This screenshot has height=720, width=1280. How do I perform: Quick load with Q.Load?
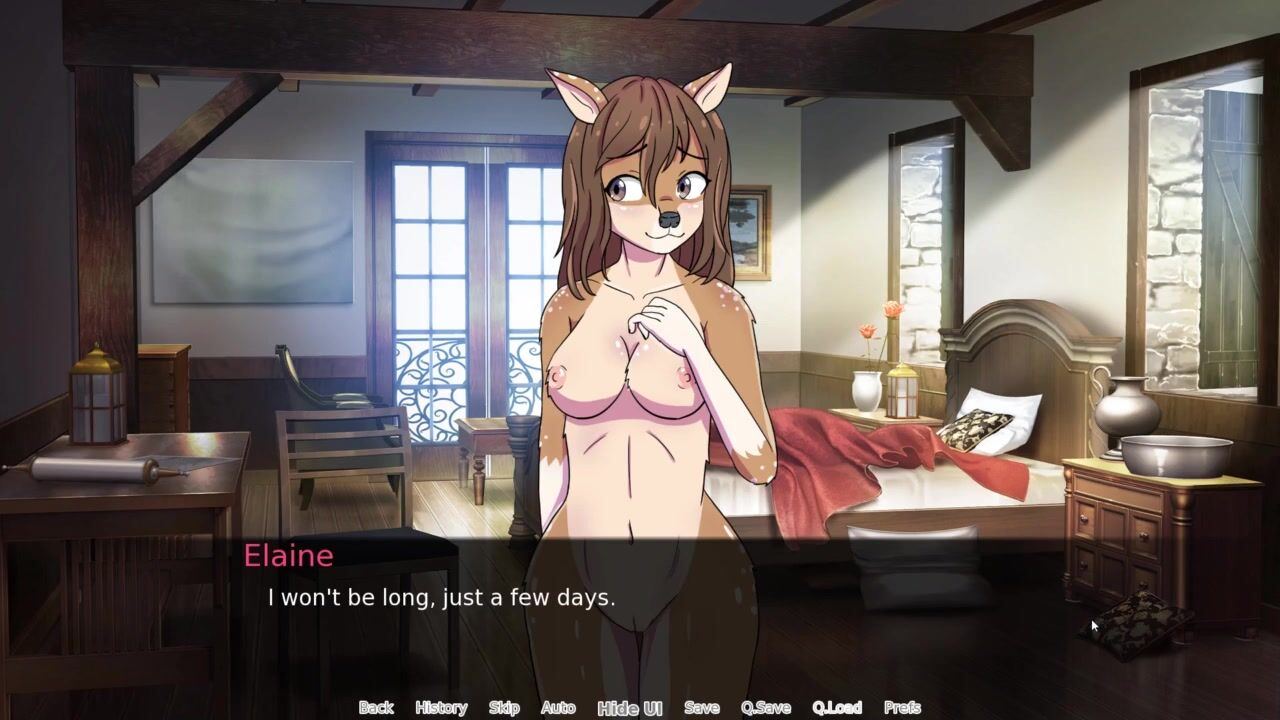click(x=837, y=708)
